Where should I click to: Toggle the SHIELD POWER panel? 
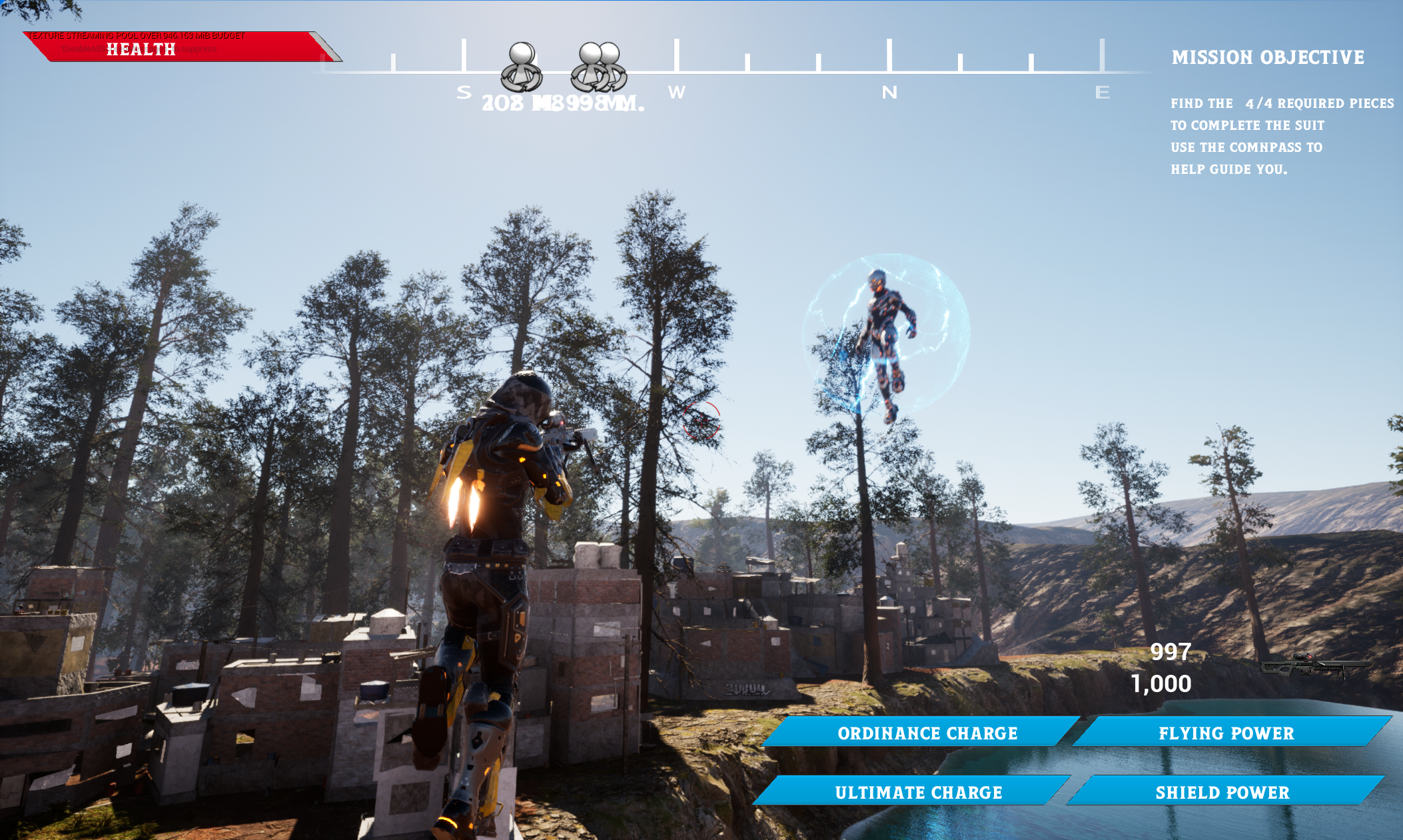coord(1222,793)
